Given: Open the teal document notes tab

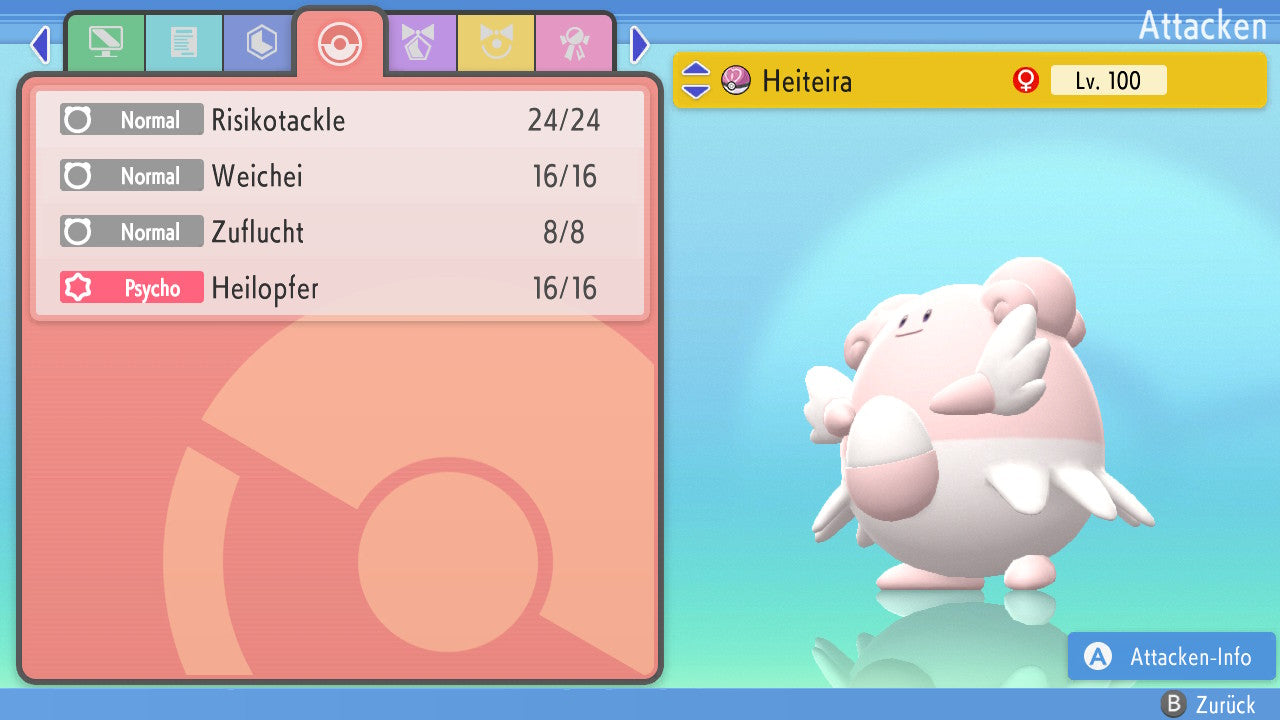Looking at the screenshot, I should pos(184,43).
